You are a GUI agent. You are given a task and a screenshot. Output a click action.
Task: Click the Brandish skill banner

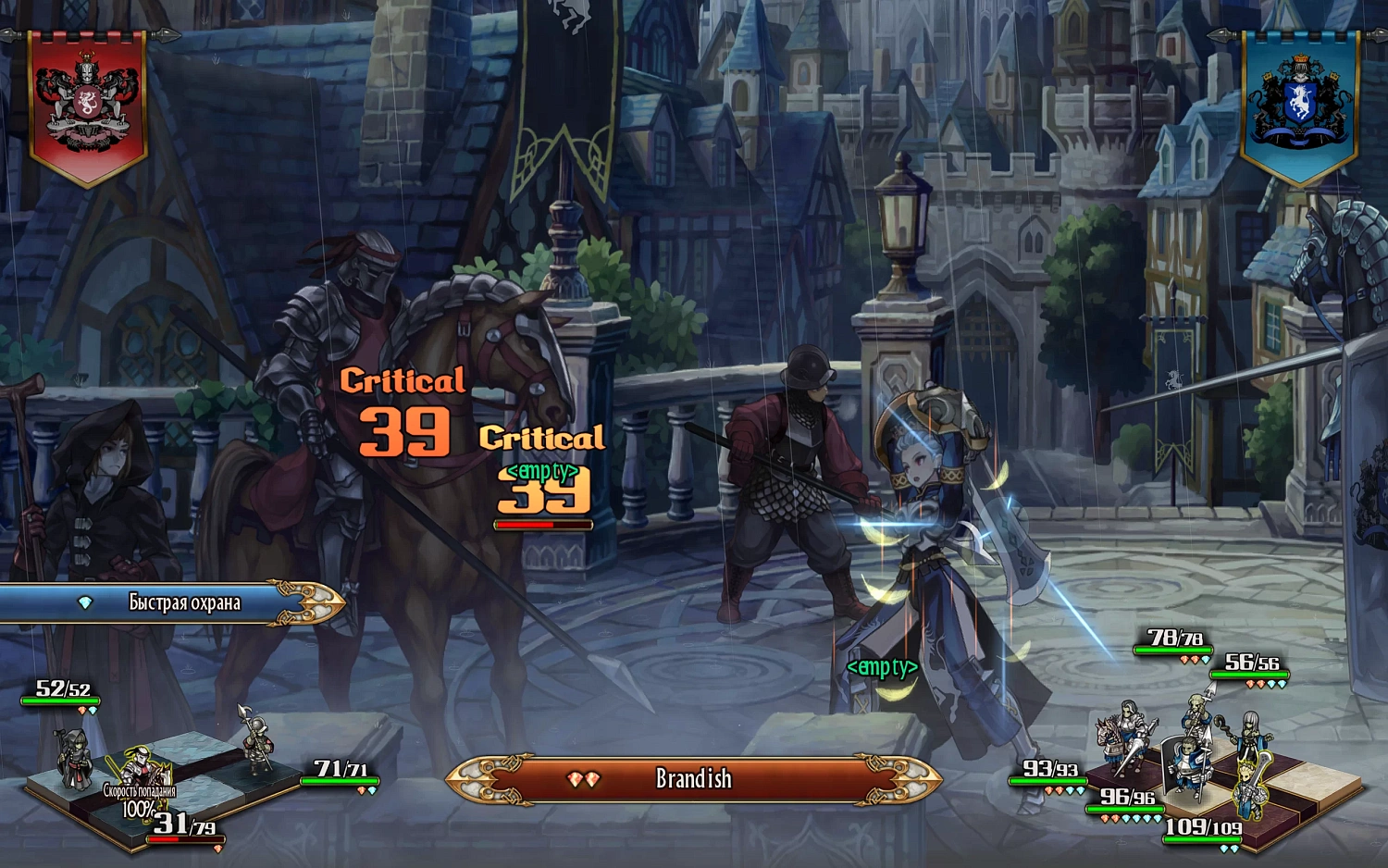point(693,779)
